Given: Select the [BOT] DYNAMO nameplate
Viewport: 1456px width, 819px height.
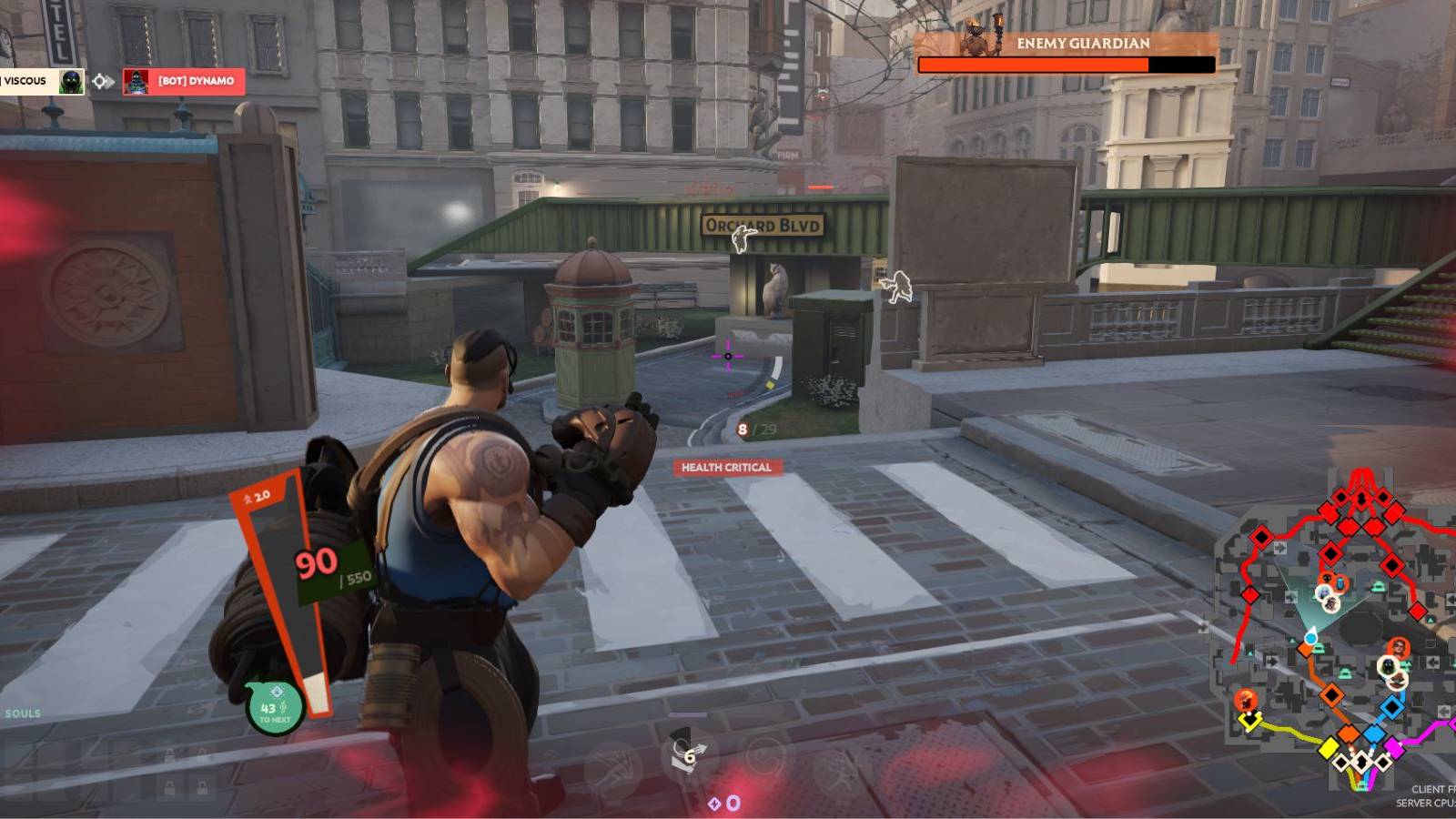Looking at the screenshot, I should point(195,81).
